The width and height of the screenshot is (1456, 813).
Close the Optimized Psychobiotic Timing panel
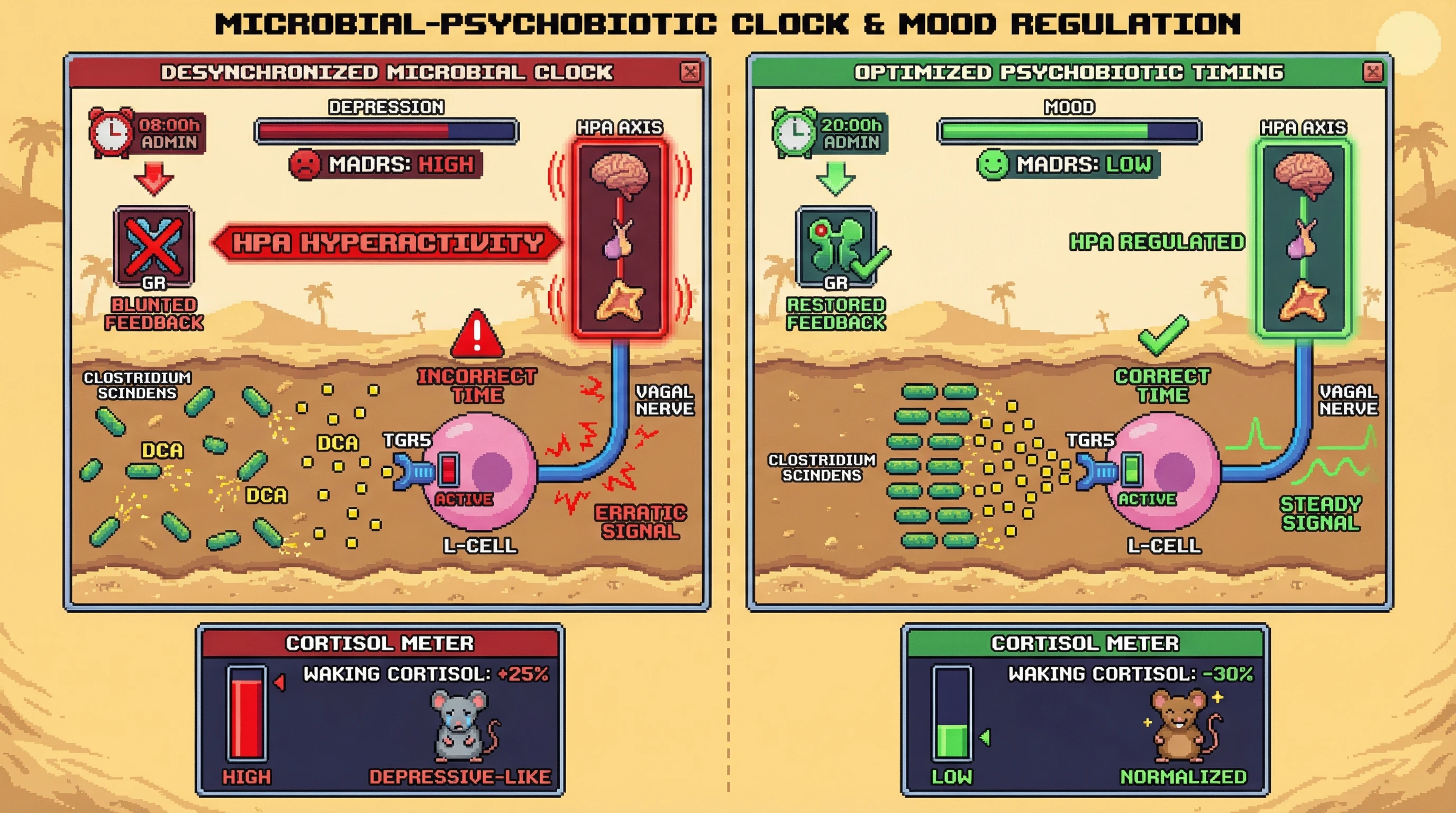point(1372,72)
